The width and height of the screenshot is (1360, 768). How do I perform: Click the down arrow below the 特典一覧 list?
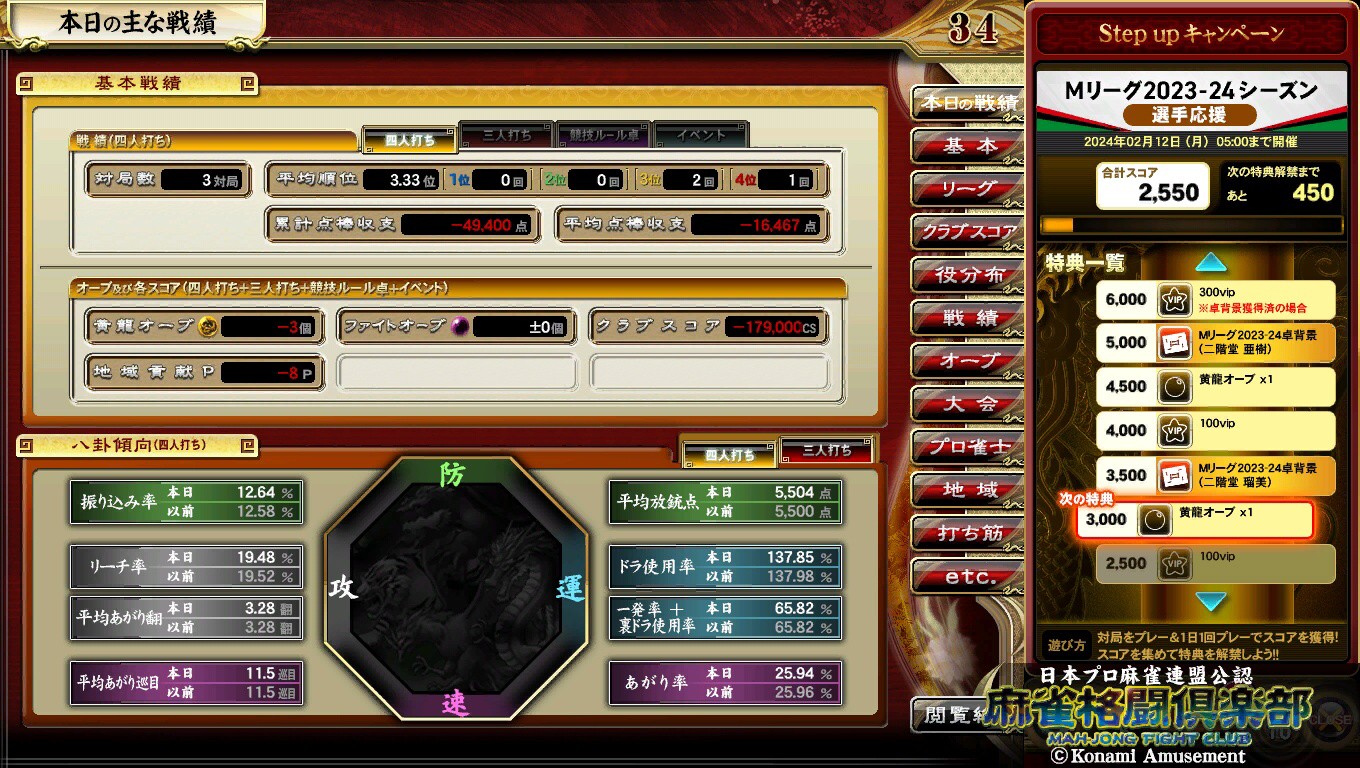(x=1211, y=602)
